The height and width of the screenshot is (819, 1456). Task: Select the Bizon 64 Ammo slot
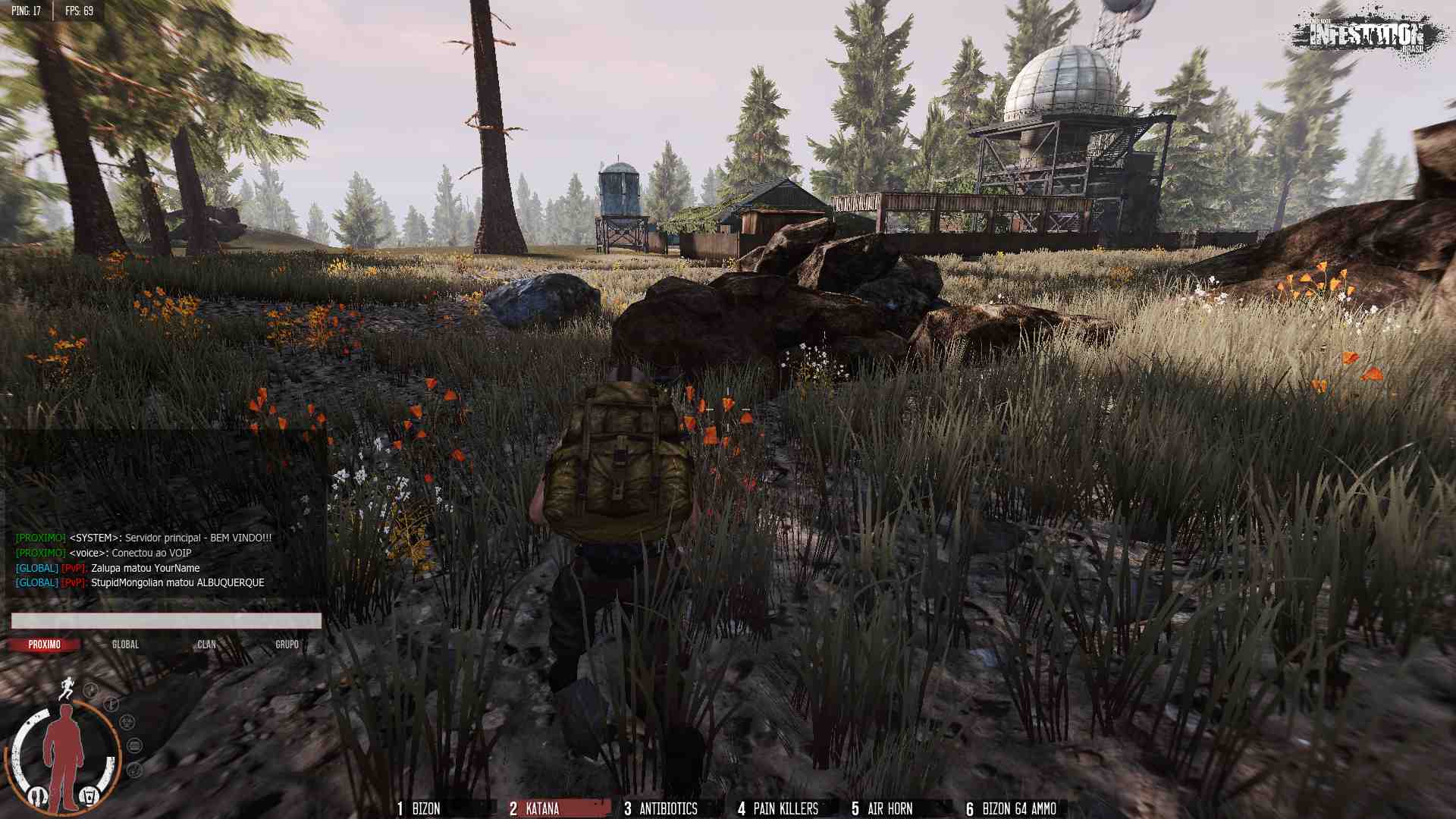[x=1013, y=808]
